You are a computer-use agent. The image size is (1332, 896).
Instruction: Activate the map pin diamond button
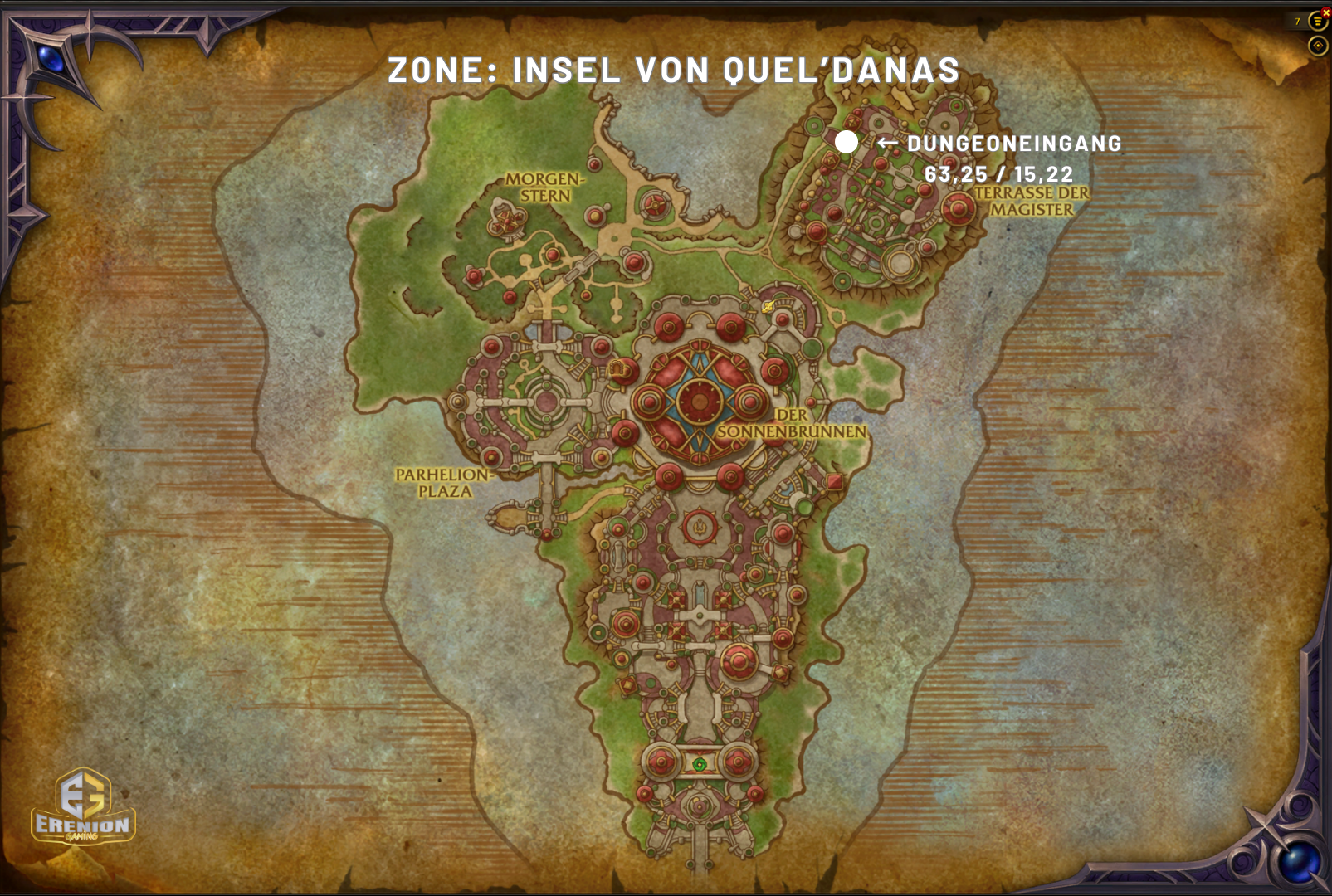1318,45
